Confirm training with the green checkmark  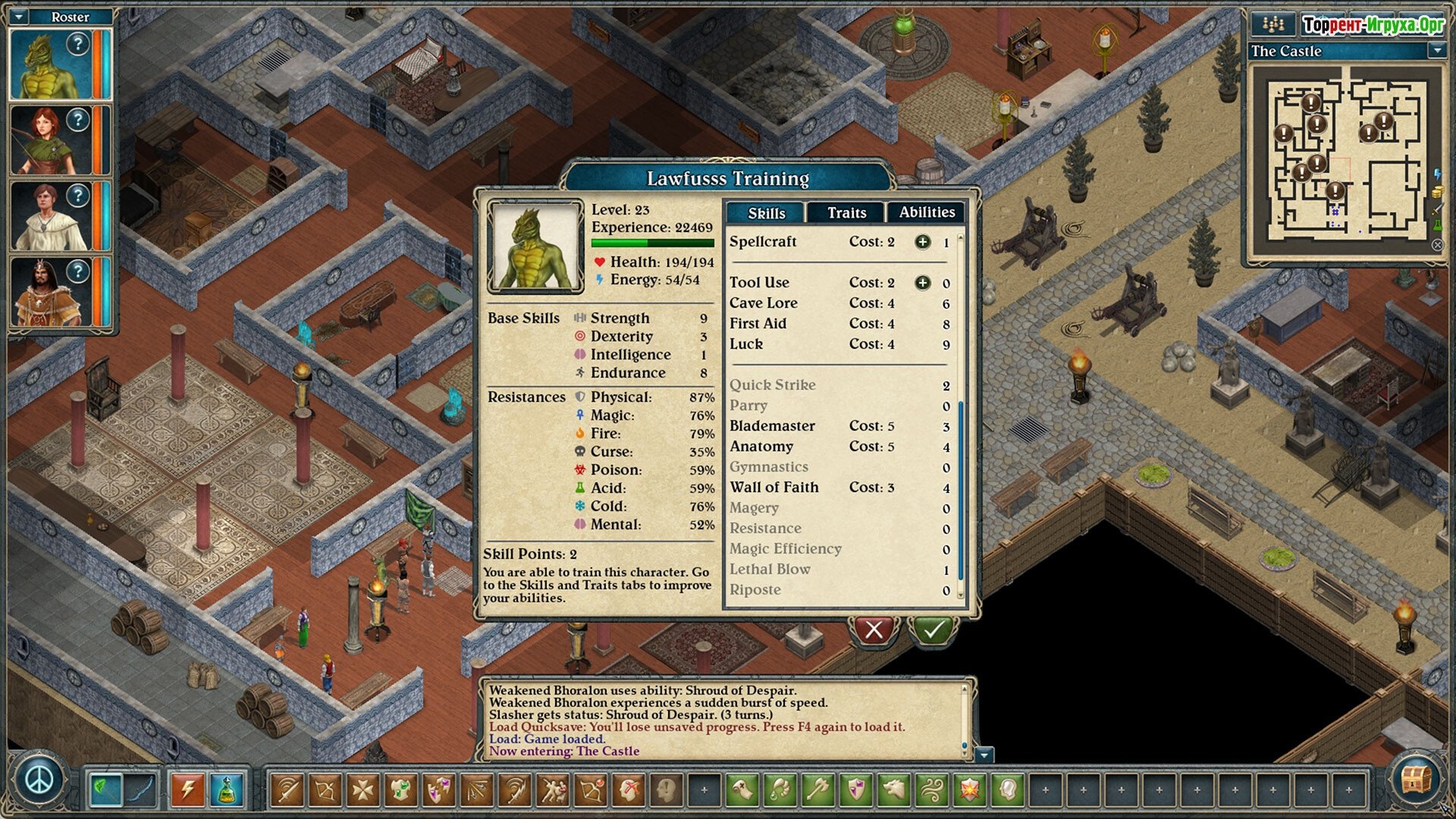pyautogui.click(x=933, y=629)
